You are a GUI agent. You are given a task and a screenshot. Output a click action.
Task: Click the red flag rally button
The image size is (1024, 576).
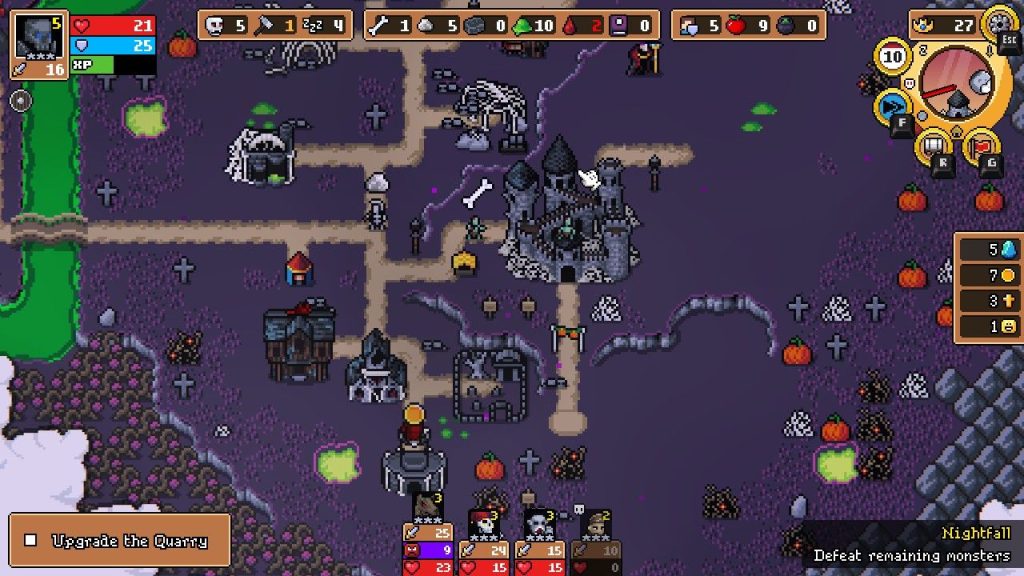980,145
